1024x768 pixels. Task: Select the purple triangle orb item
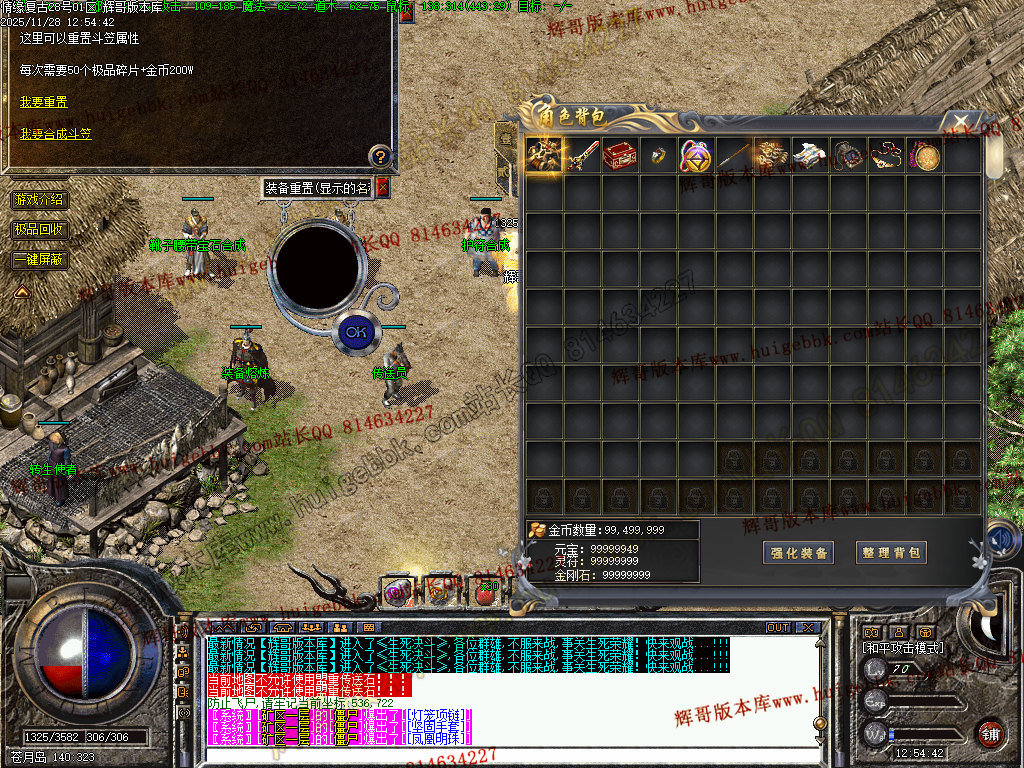click(696, 155)
